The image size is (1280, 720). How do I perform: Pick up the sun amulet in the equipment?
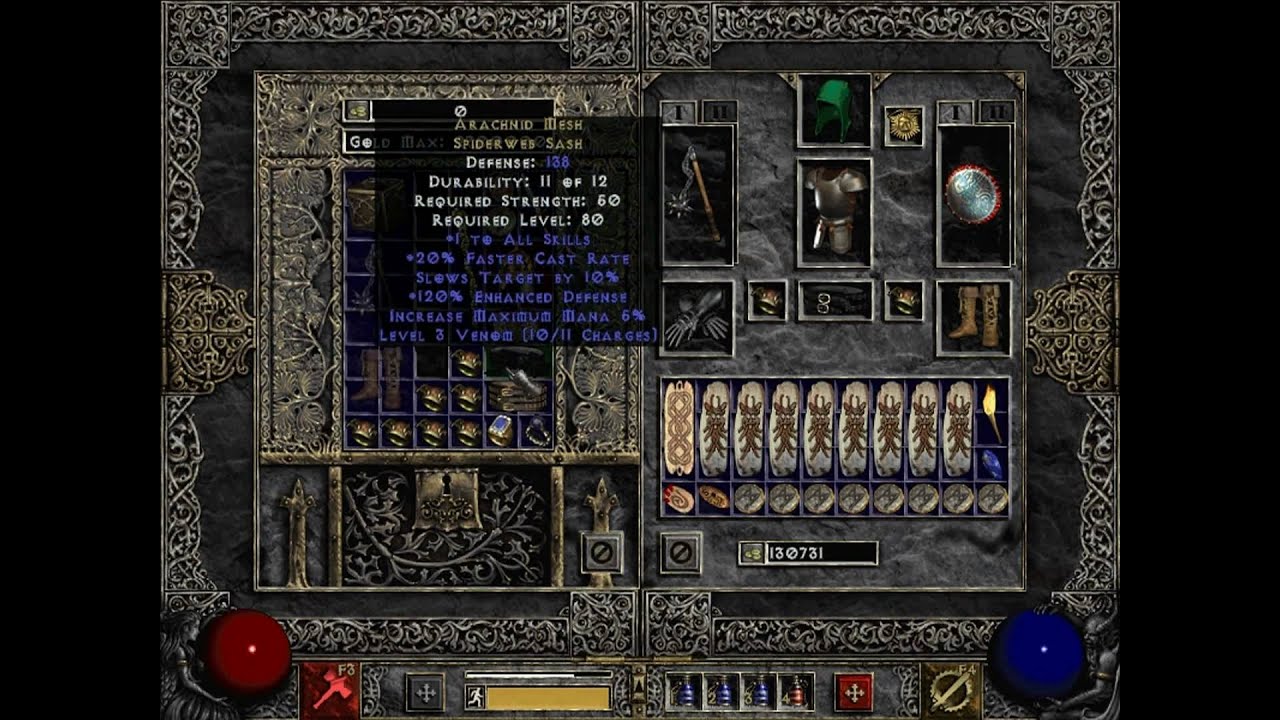903,126
